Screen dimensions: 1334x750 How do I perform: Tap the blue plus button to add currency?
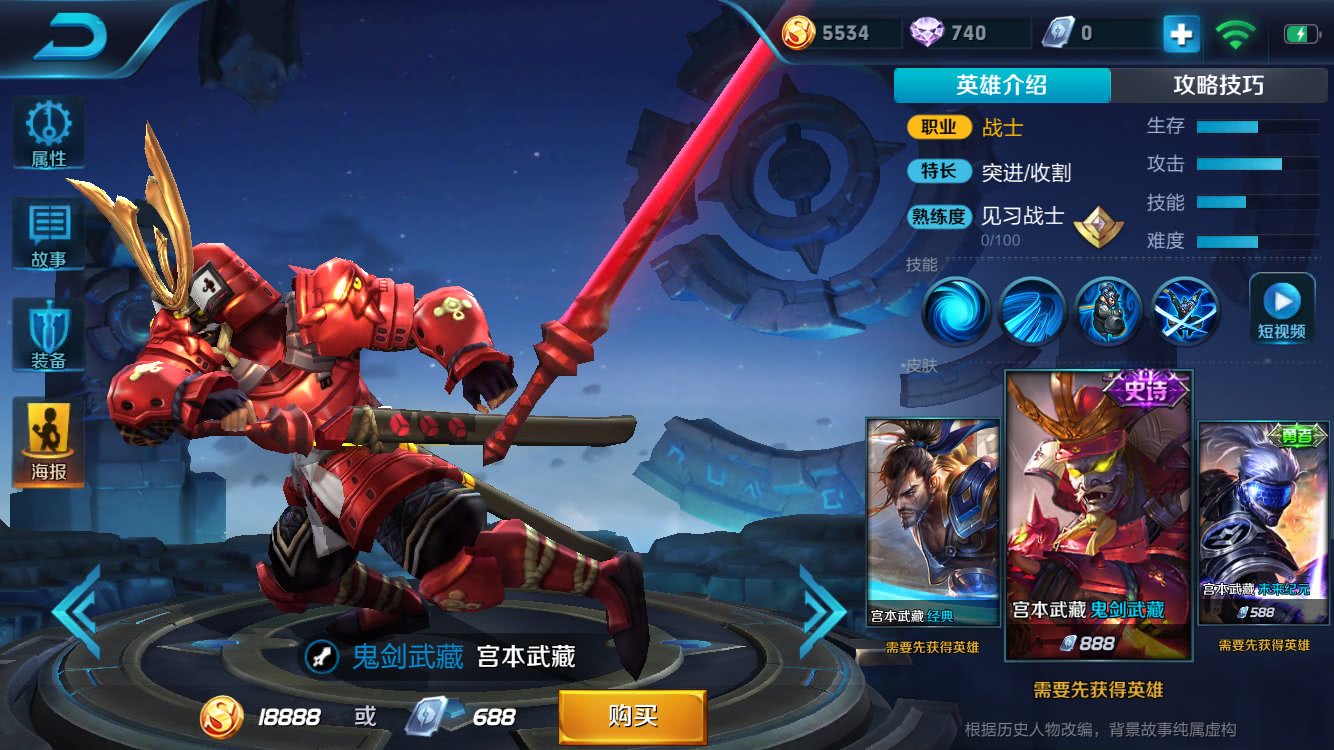click(1180, 34)
